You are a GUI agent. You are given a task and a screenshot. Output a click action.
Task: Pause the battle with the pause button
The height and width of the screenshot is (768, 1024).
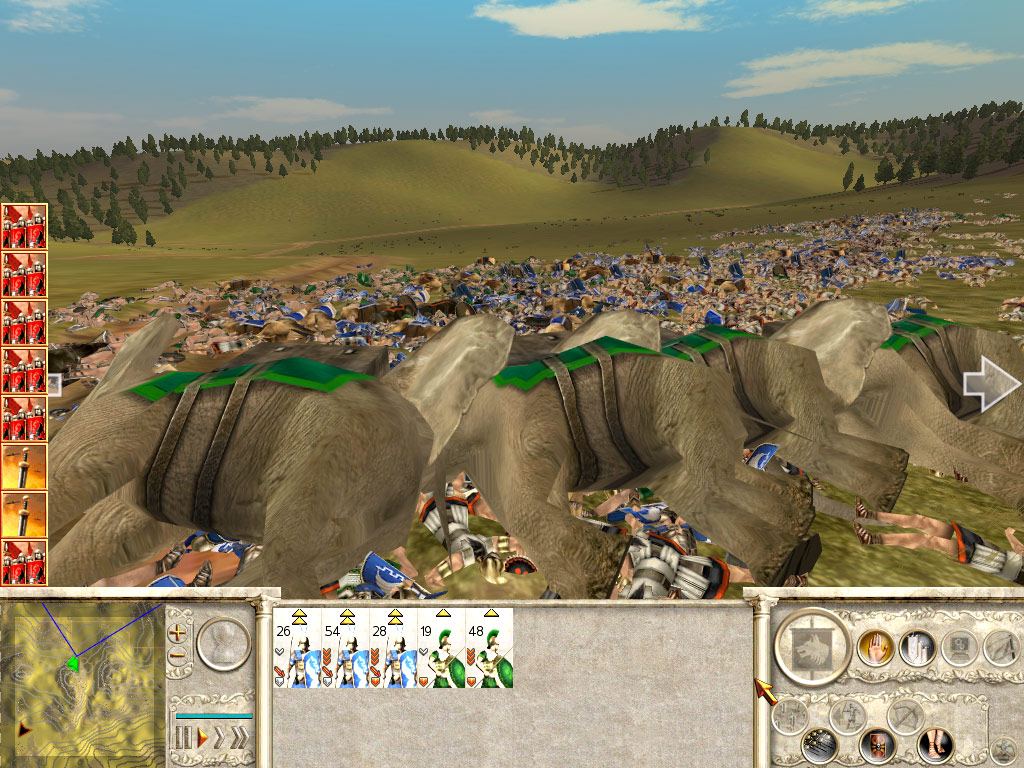pos(183,739)
